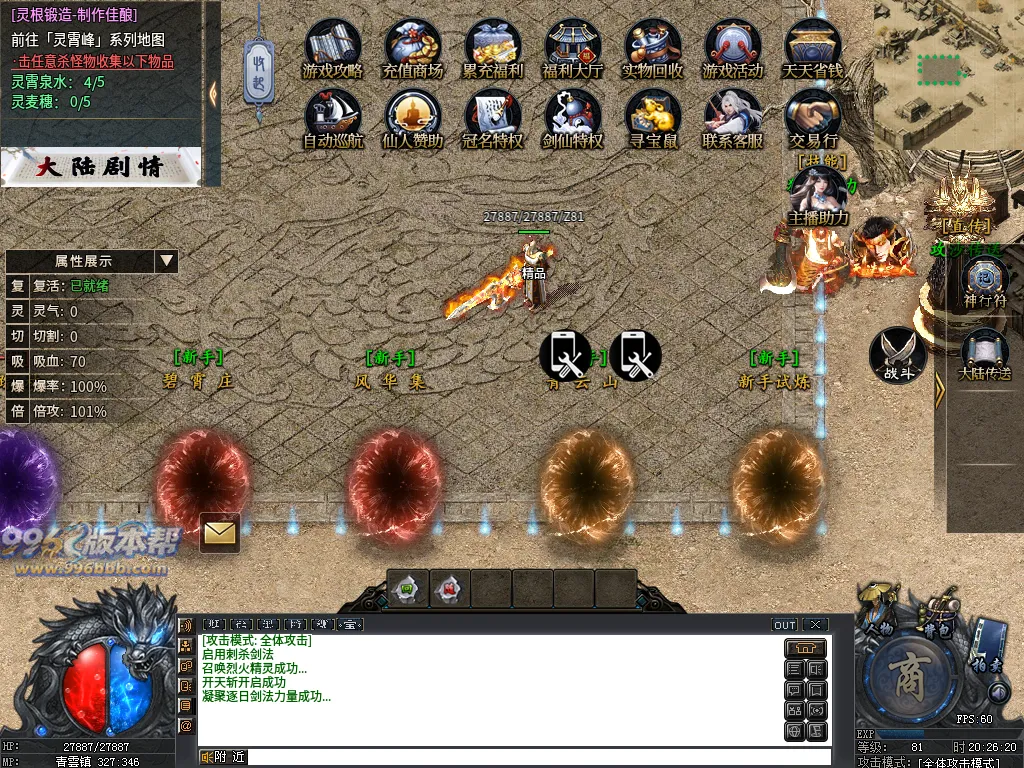The image size is (1024, 768).
Task: Open the 大陆传送 teleport scroll
Action: tap(984, 352)
